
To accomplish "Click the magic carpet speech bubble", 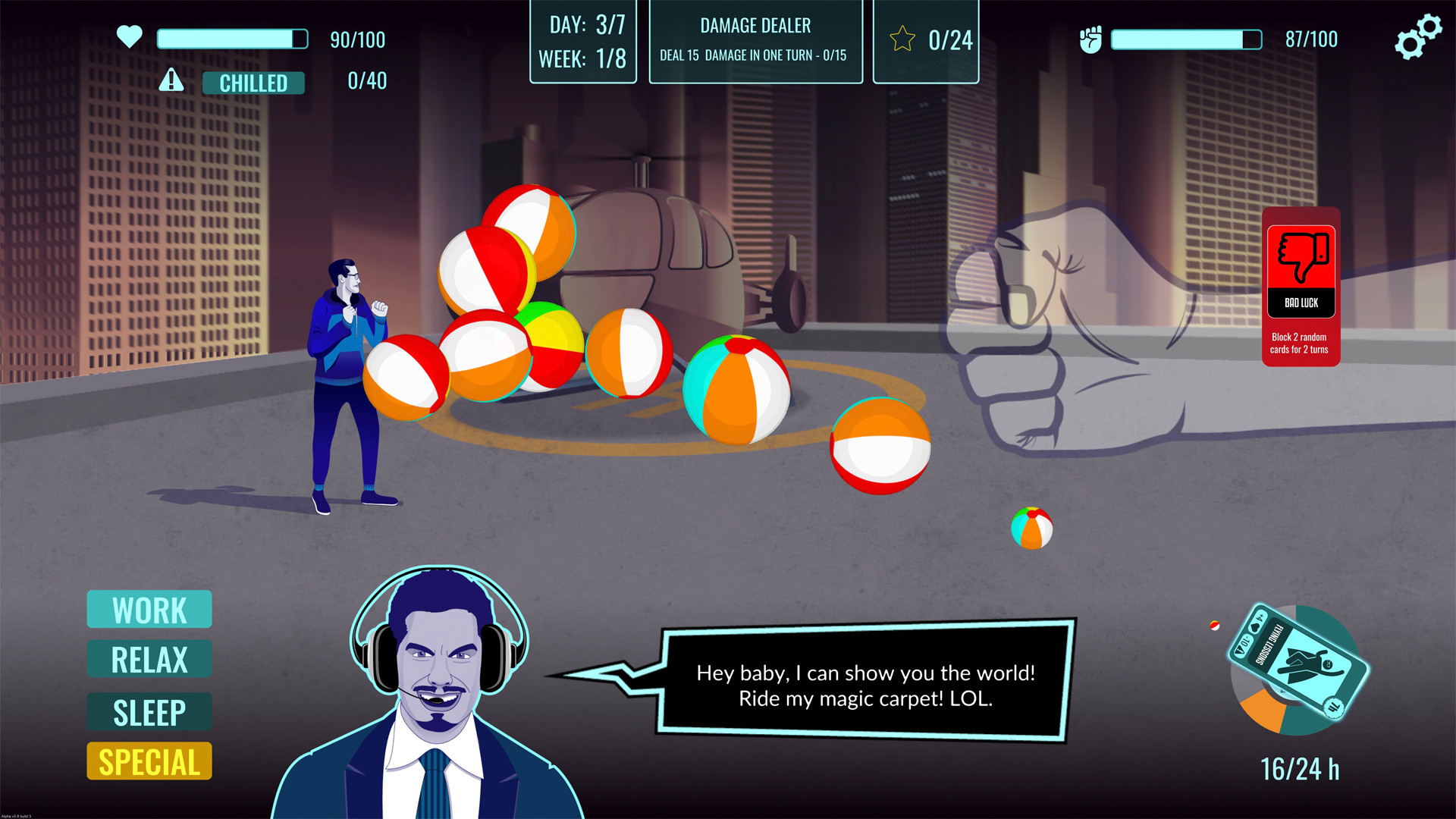I will tap(864, 685).
